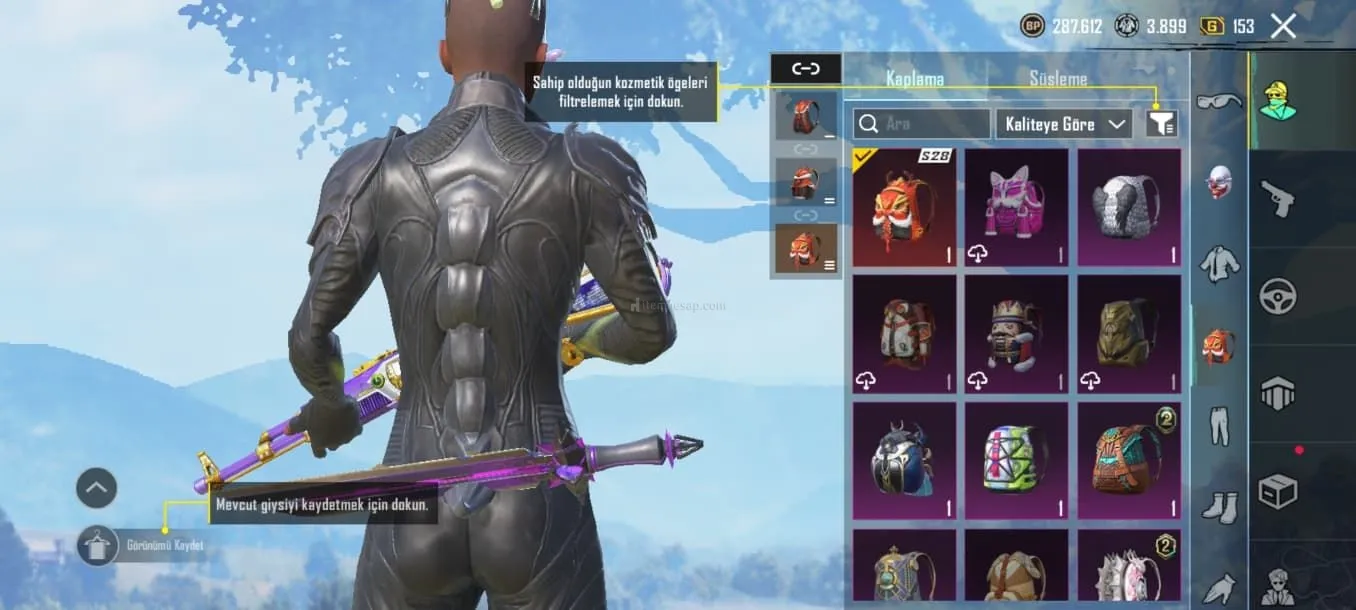The height and width of the screenshot is (610, 1356).
Task: Open the clown mask category
Action: 1219,182
